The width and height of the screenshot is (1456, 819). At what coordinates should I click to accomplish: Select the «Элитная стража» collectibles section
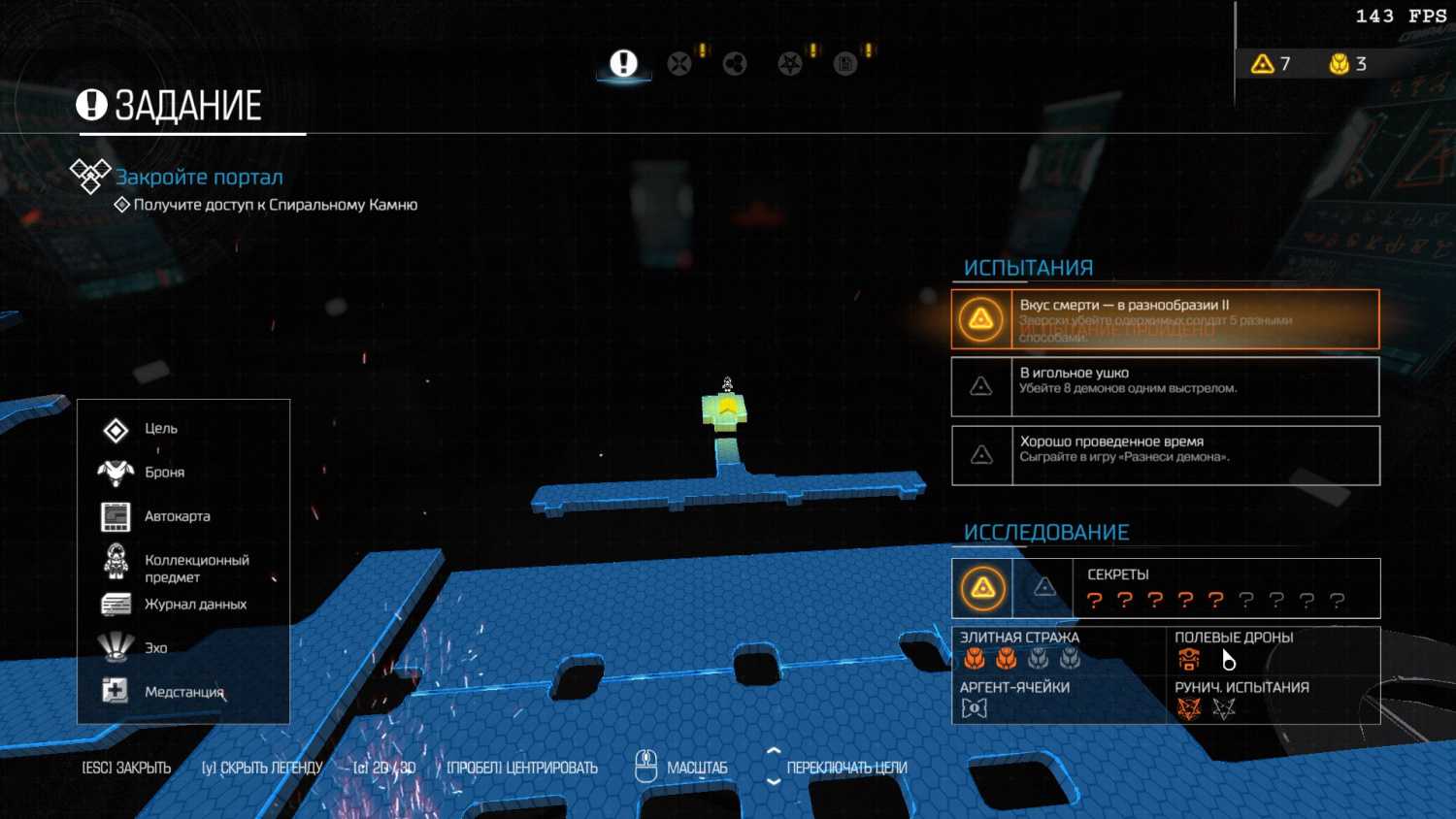pyautogui.click(x=1020, y=650)
